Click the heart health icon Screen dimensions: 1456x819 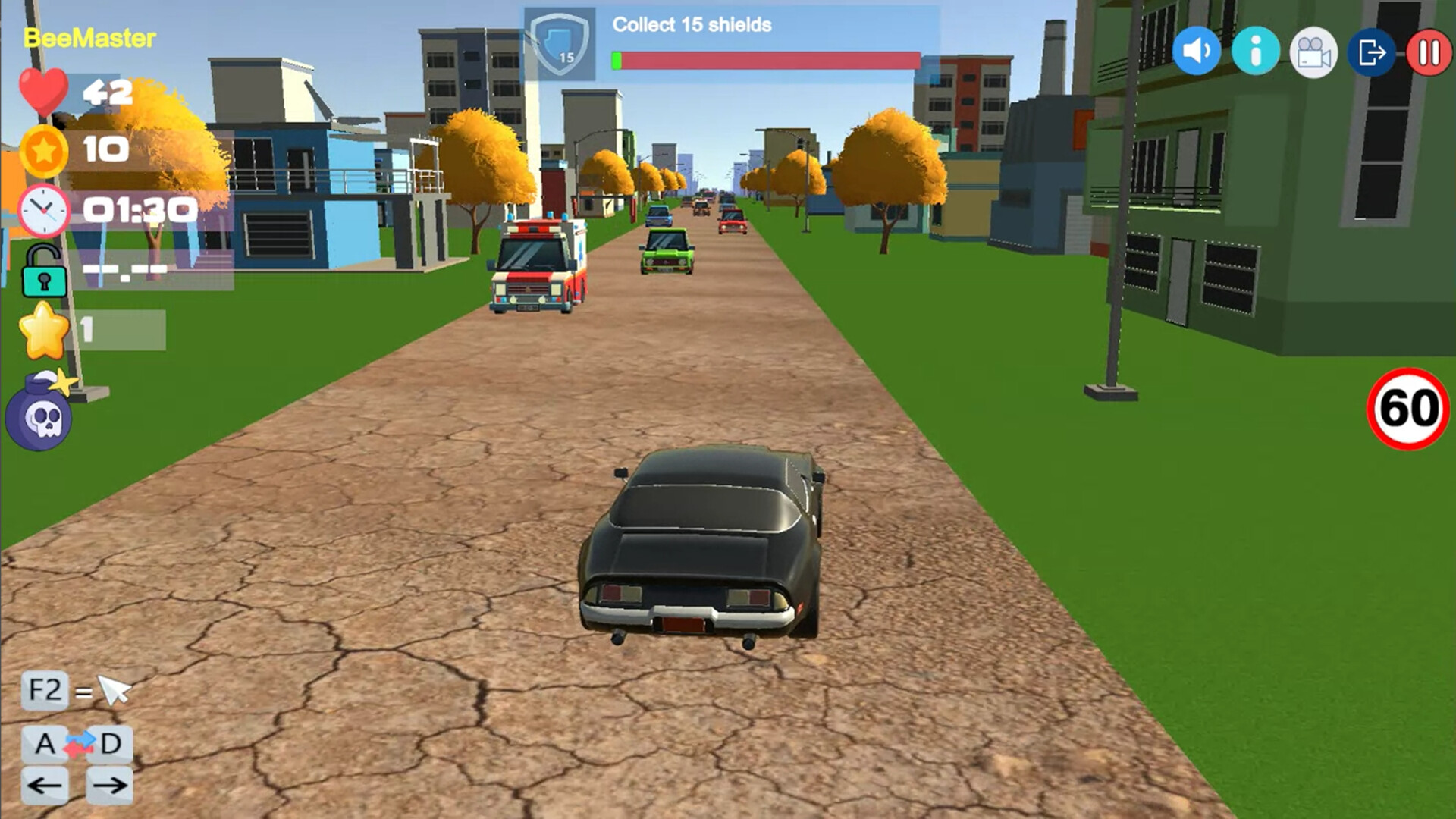[x=44, y=91]
